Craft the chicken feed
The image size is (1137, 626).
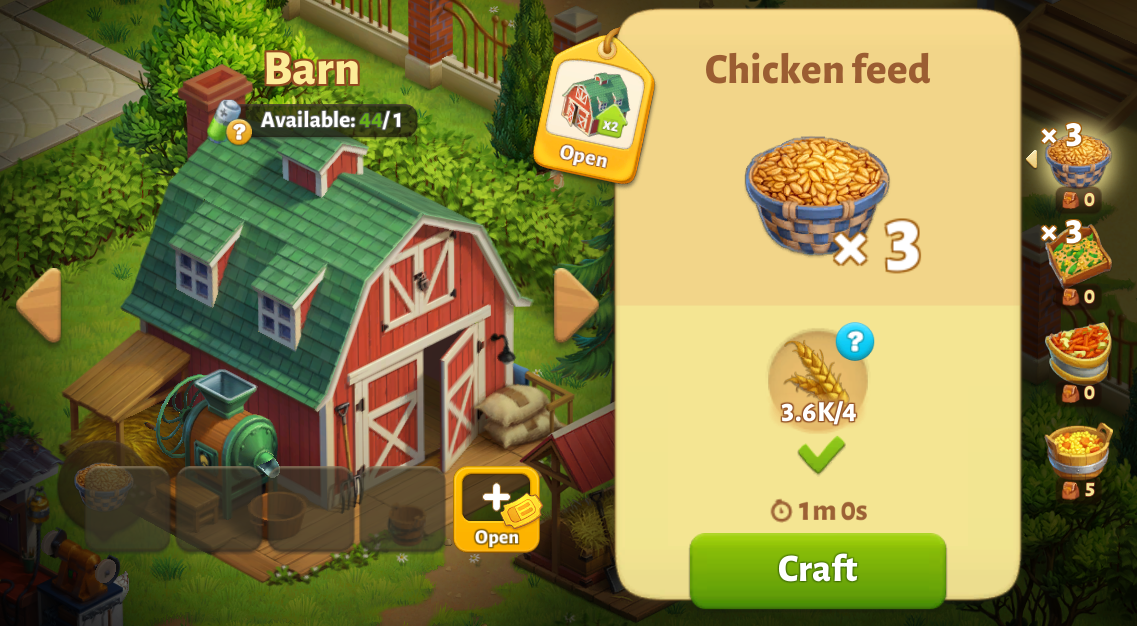point(817,569)
